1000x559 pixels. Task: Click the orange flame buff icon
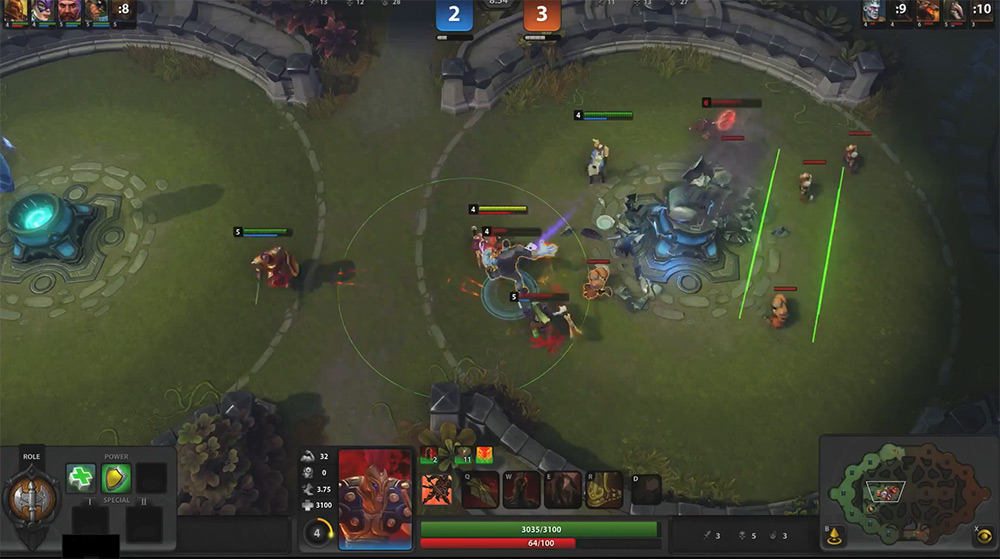[485, 456]
